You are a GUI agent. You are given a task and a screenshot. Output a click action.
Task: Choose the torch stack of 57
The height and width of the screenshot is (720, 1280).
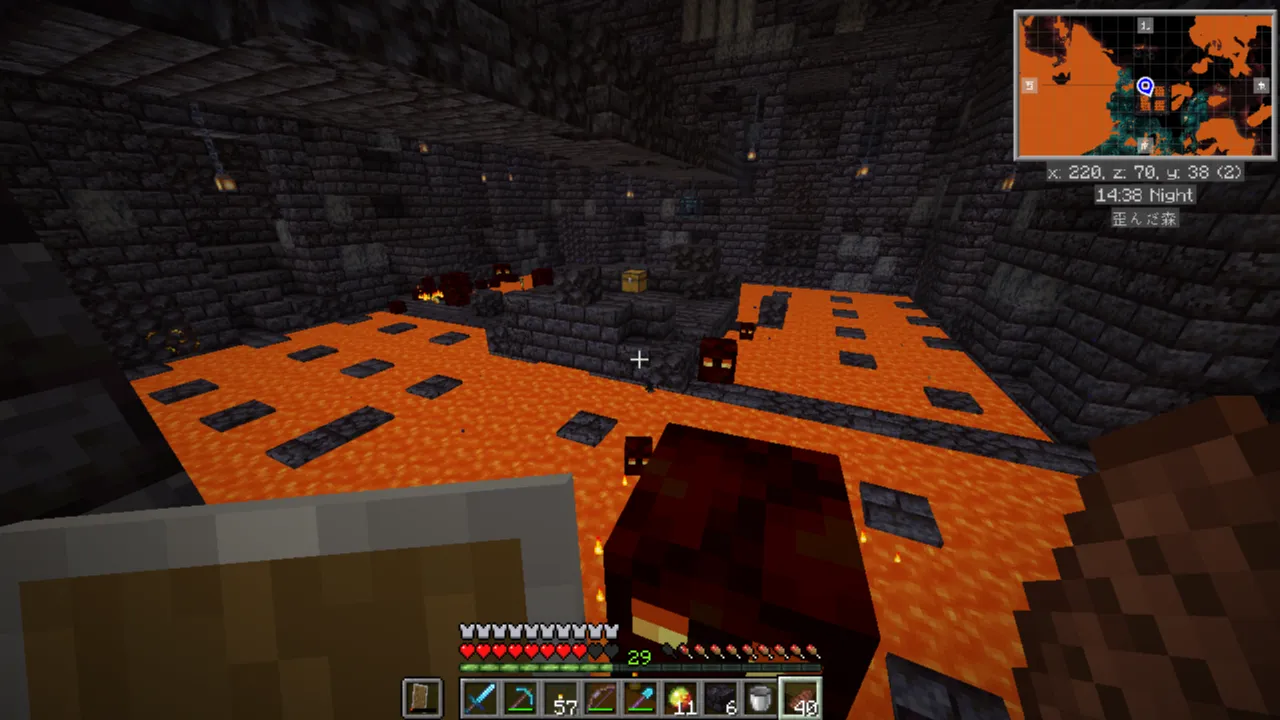click(561, 697)
